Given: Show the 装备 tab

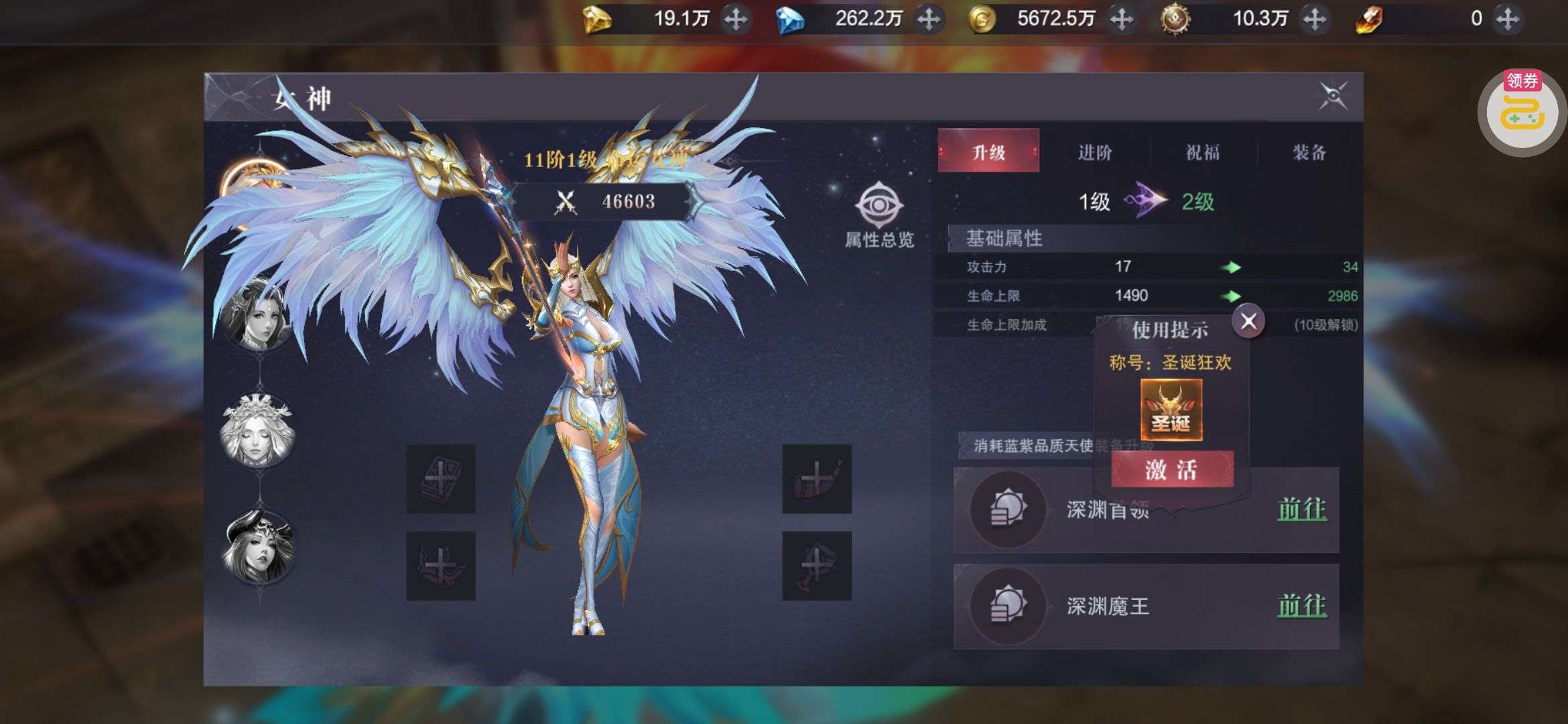Looking at the screenshot, I should pos(1309,152).
